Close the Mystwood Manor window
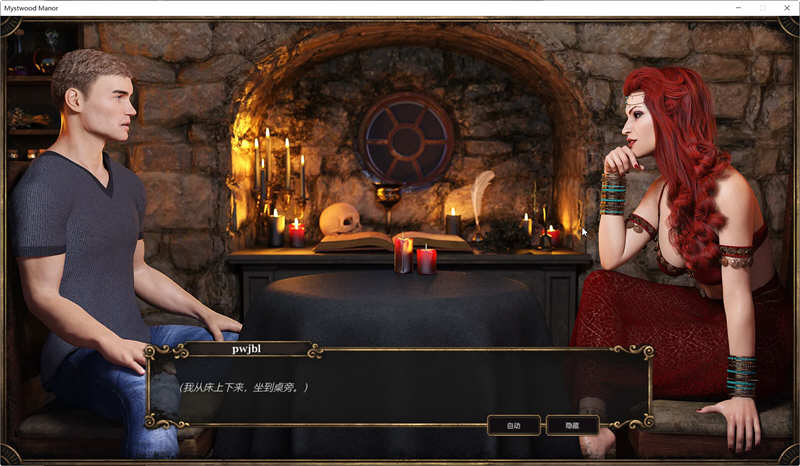The height and width of the screenshot is (466, 800). coord(787,7)
